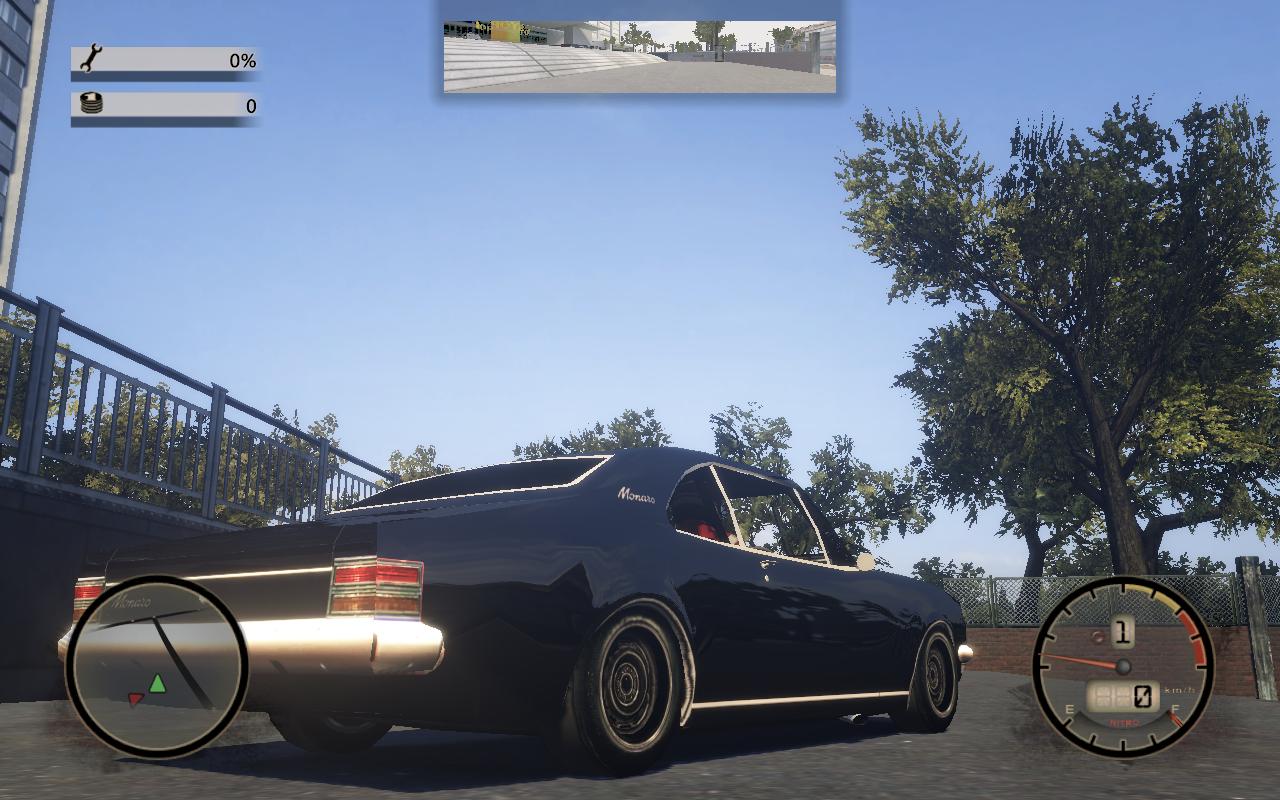Click the rear-view mirror panel
This screenshot has height=800, width=1280.
pos(640,56)
